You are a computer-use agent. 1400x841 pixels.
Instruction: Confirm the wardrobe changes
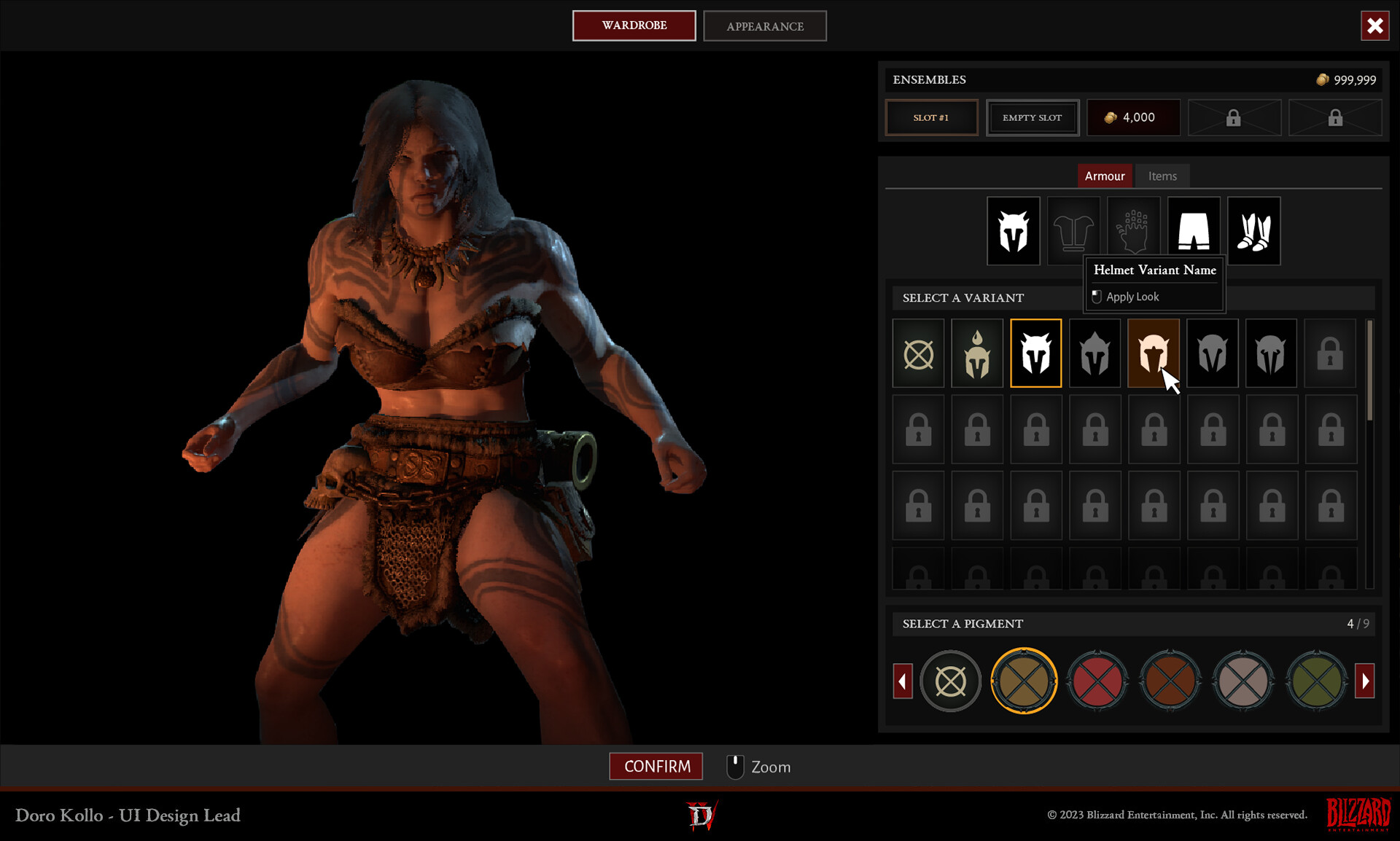coord(656,766)
